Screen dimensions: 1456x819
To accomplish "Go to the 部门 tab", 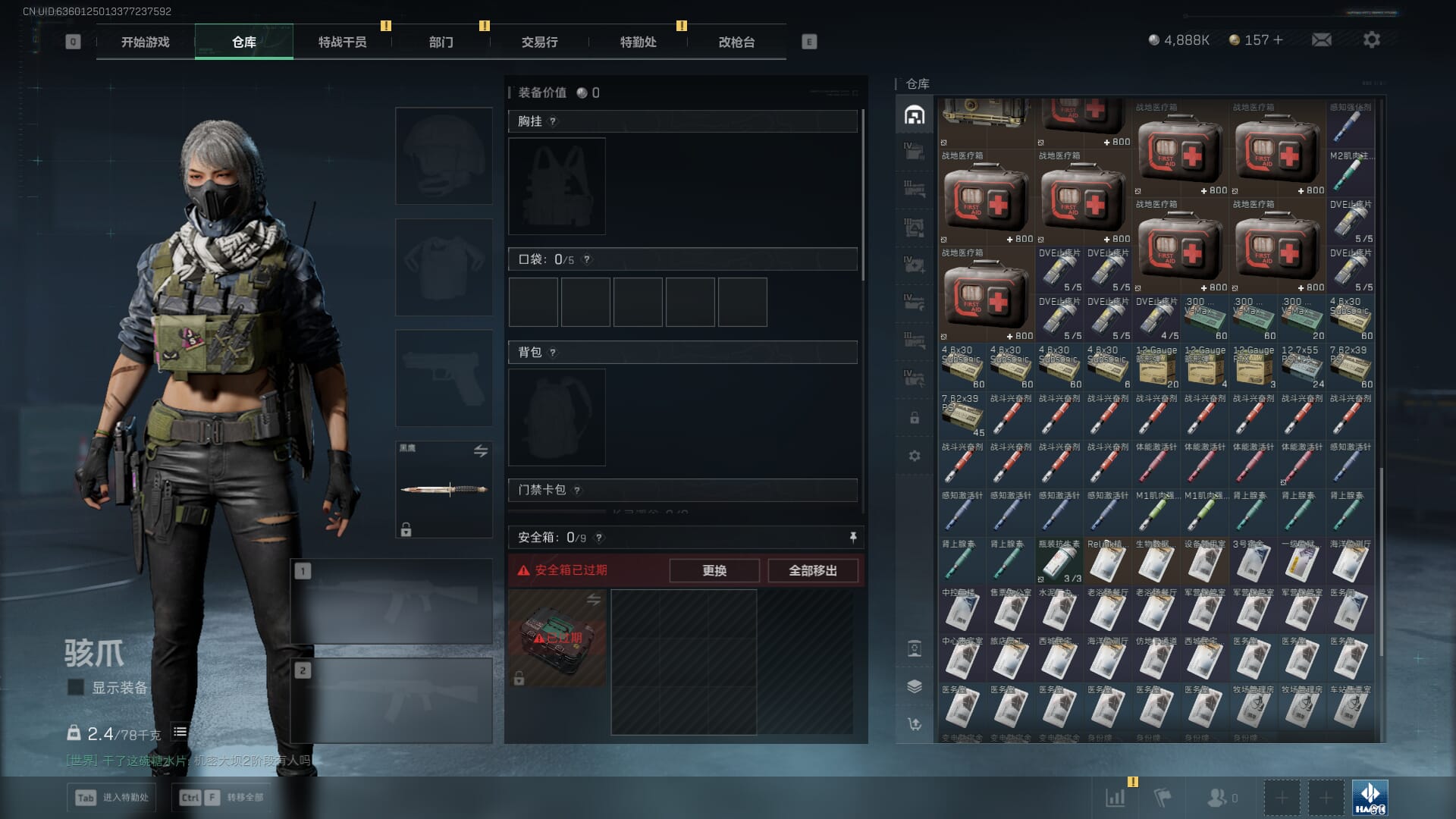I will pyautogui.click(x=441, y=42).
